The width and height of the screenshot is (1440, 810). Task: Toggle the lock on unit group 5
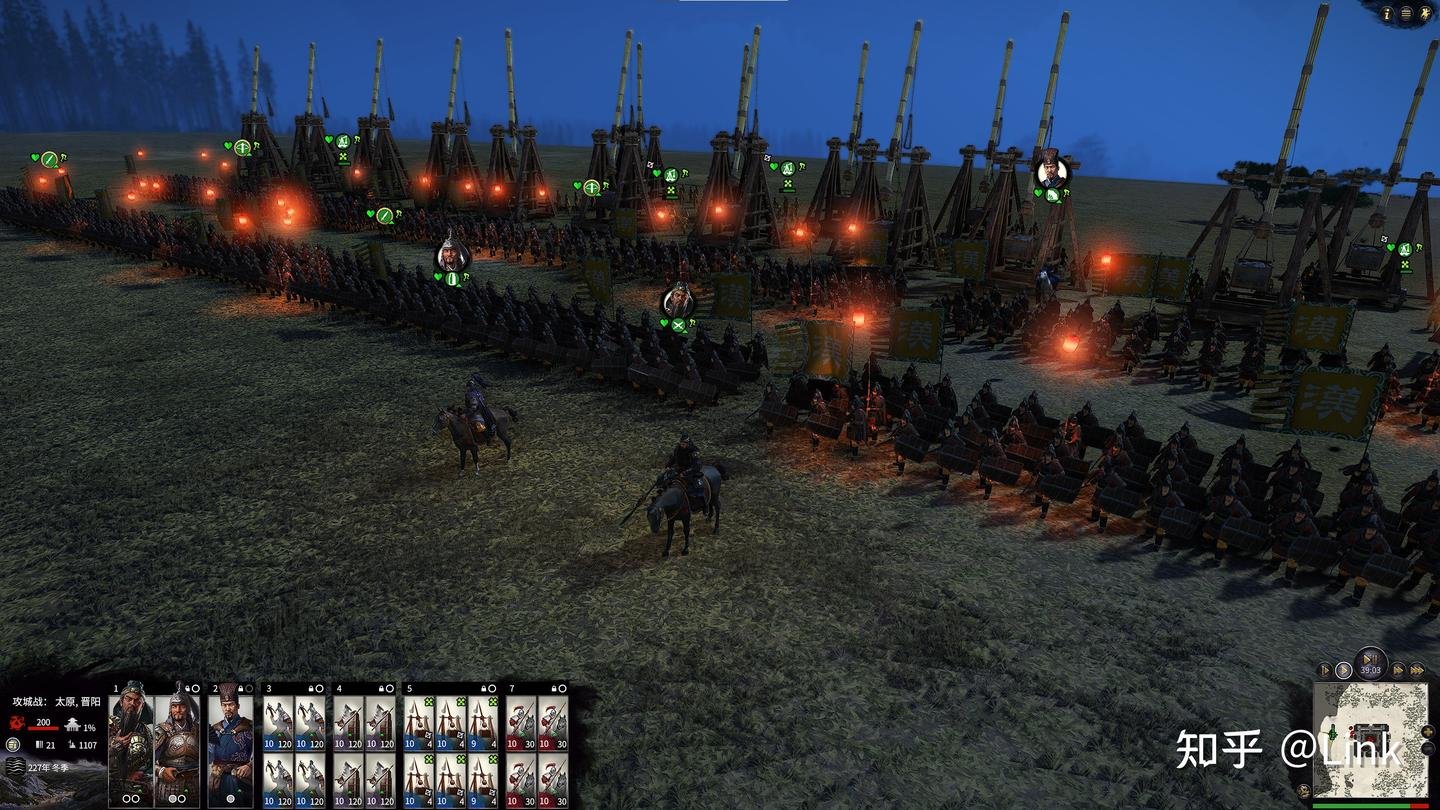coord(484,687)
